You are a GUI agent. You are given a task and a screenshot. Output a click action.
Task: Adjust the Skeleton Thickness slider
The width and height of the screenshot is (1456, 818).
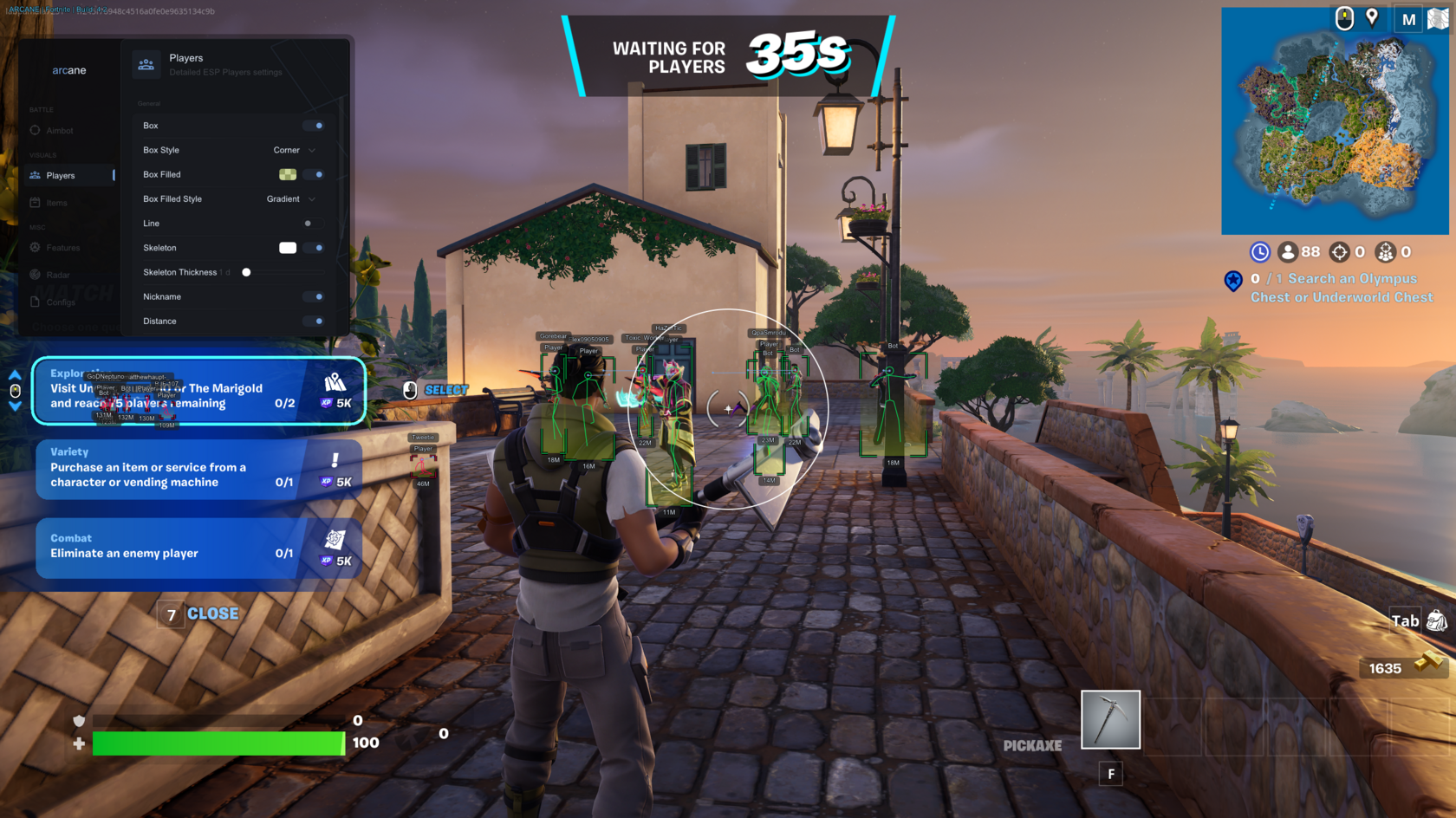246,271
